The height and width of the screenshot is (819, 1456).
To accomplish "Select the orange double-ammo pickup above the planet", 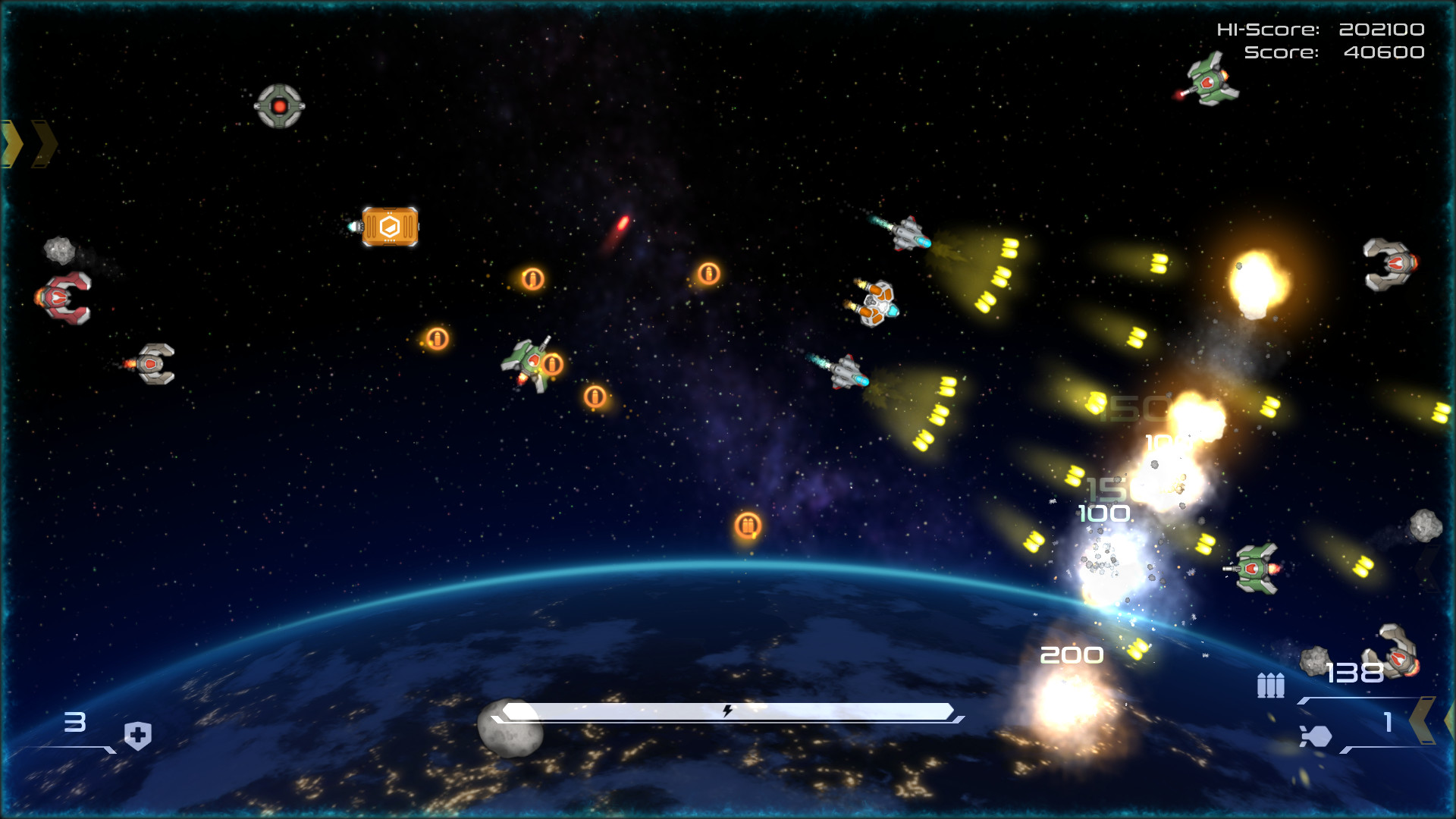I will 748,526.
